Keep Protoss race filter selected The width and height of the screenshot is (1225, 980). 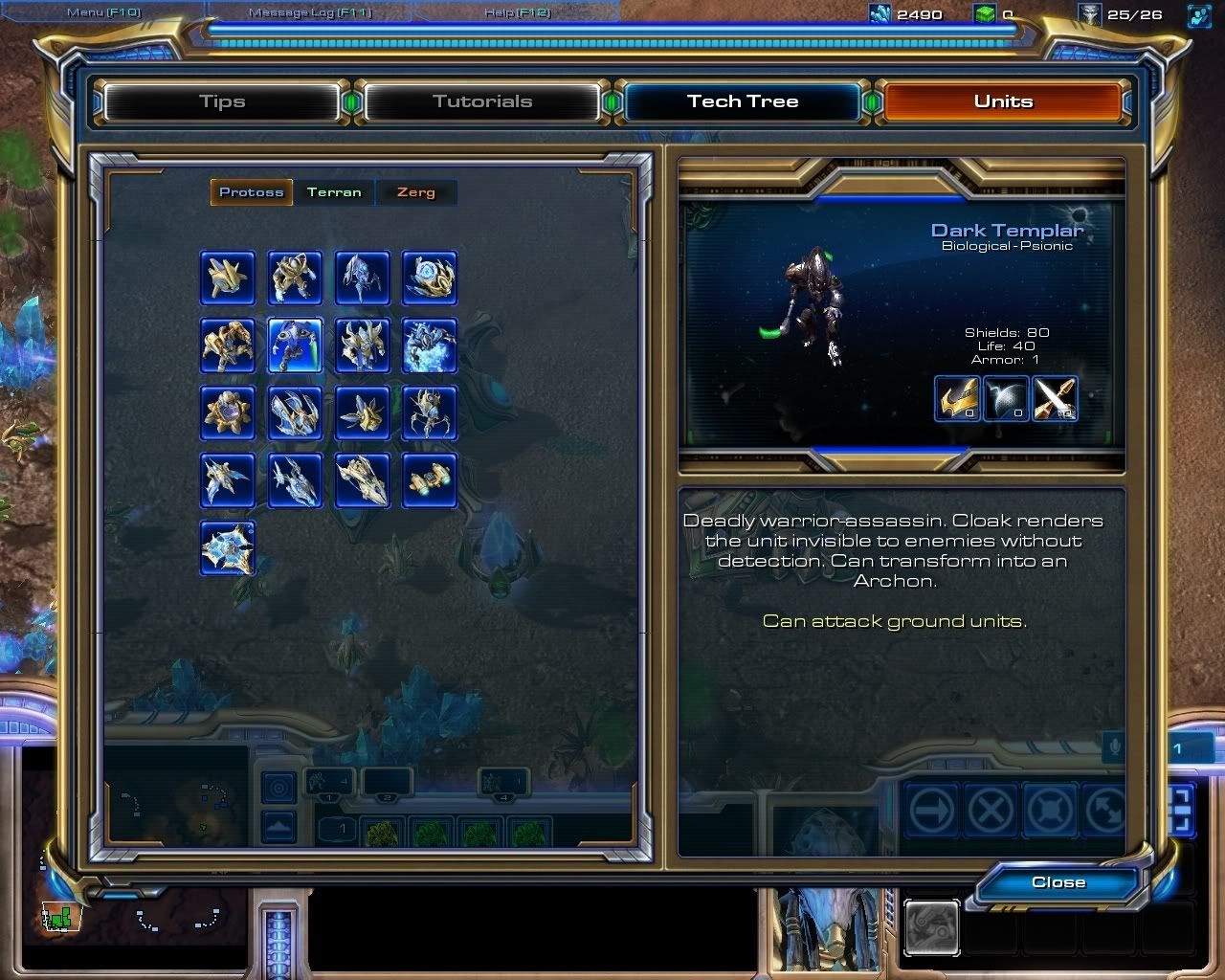point(251,191)
